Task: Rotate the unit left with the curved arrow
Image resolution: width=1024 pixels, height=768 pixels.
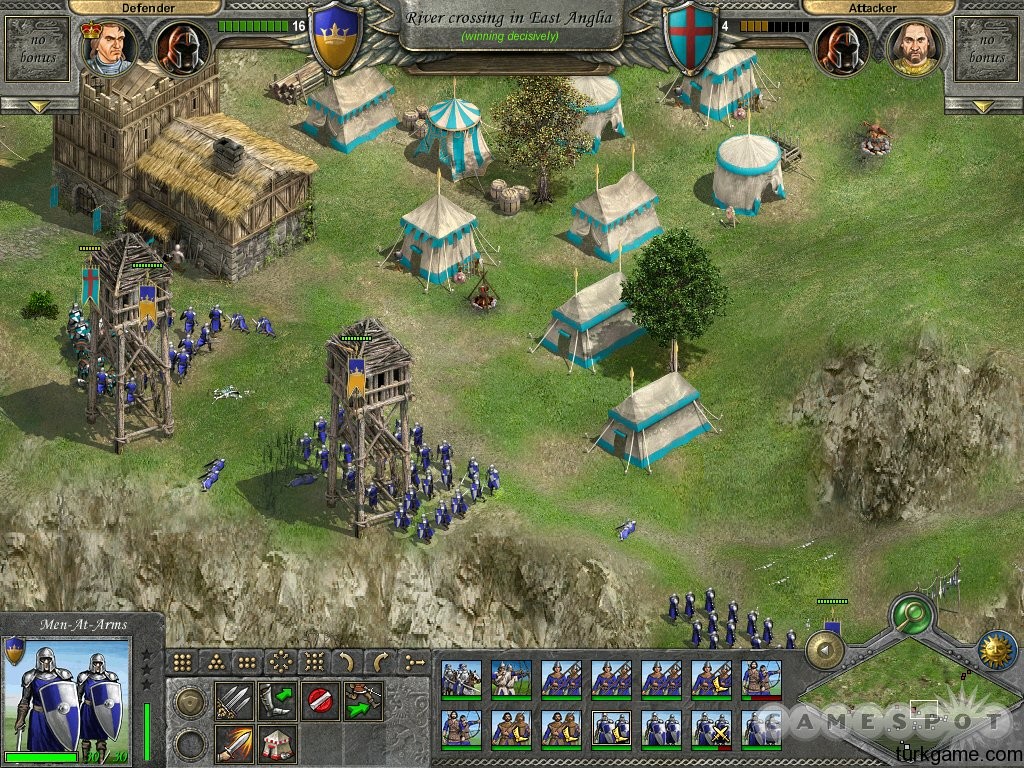Action: (345, 661)
